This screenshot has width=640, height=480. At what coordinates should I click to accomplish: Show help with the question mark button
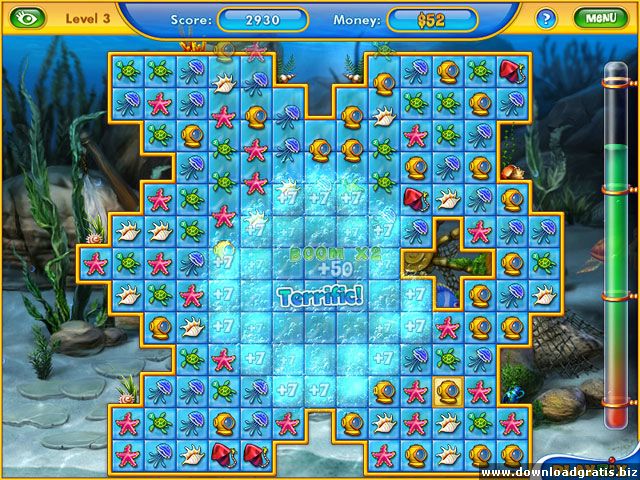coord(546,18)
